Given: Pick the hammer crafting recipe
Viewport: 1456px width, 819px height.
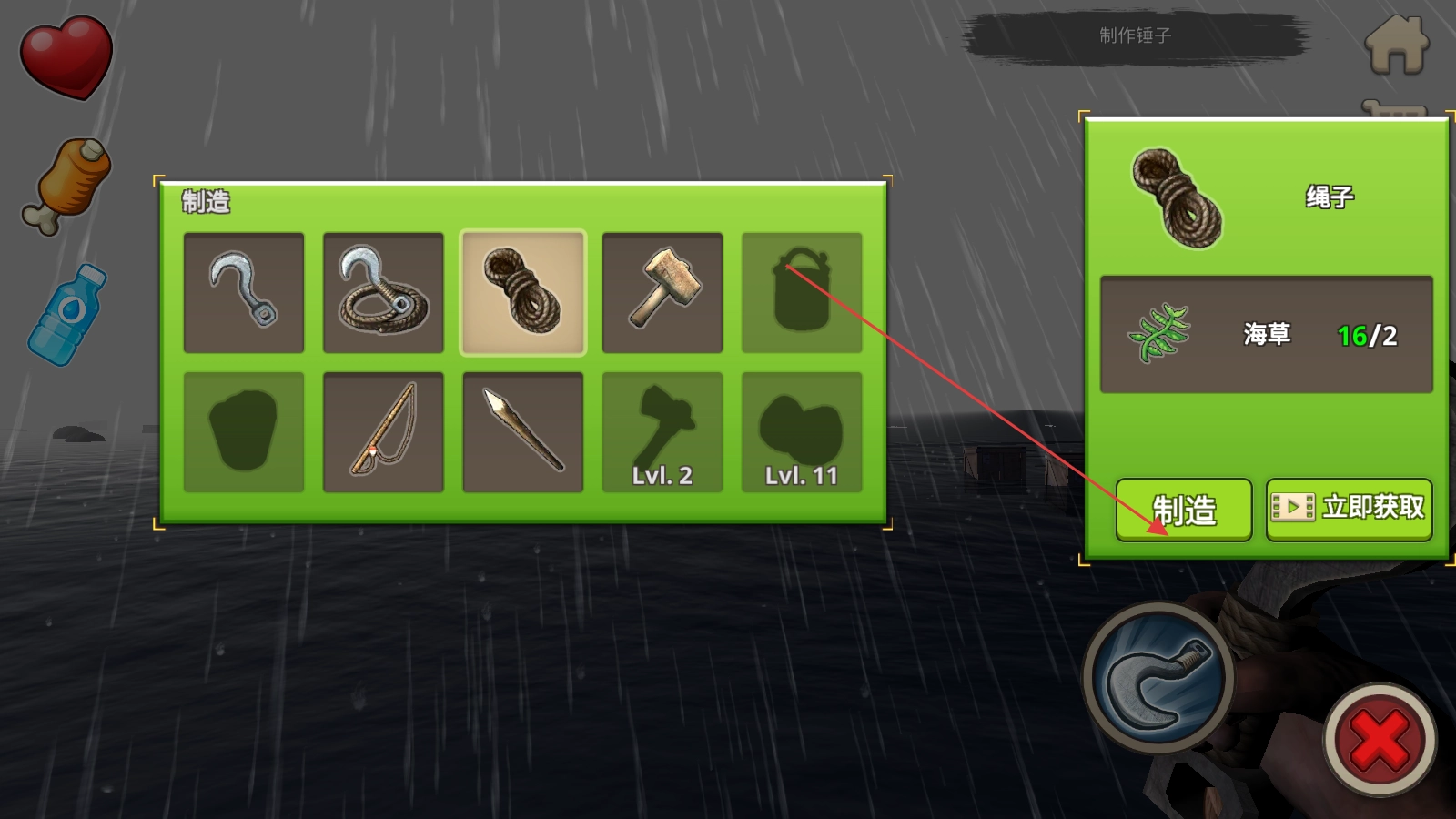Looking at the screenshot, I should (x=662, y=292).
